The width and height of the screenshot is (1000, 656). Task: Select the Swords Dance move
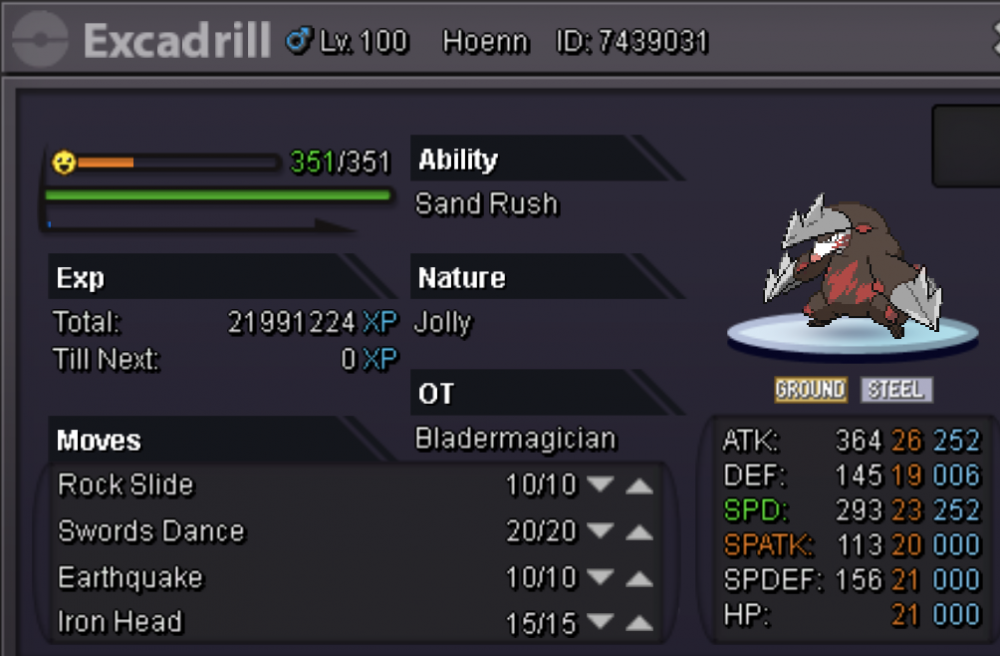pos(151,531)
